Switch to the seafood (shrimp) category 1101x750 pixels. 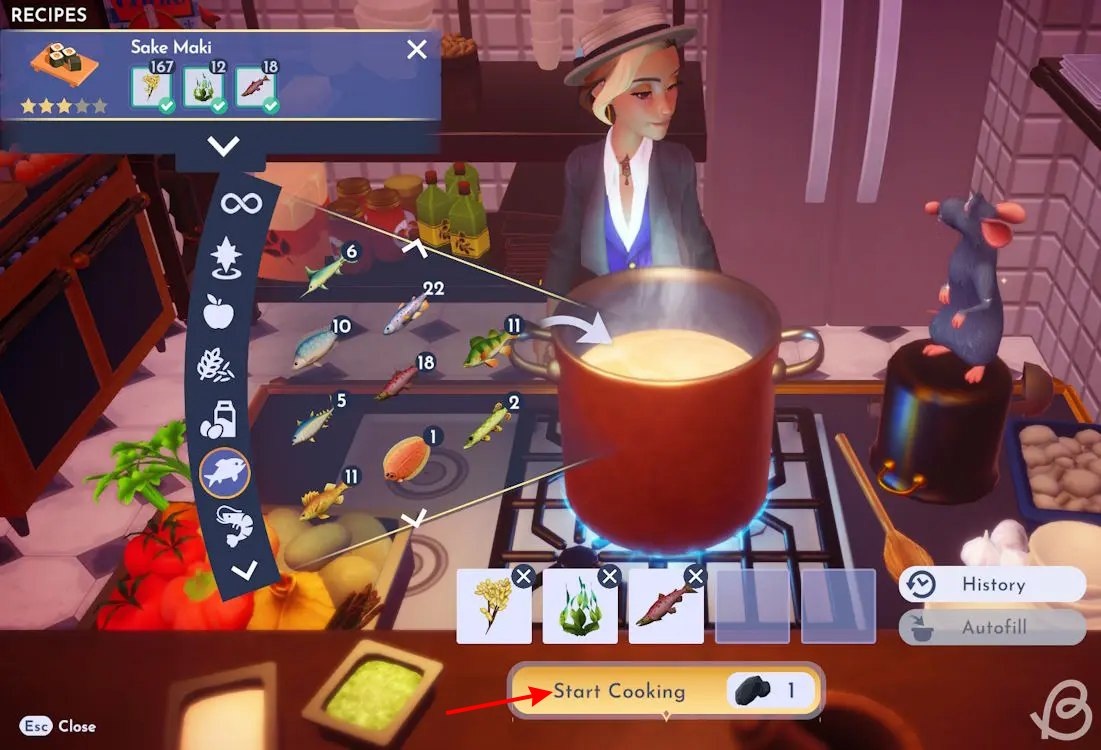[x=235, y=524]
